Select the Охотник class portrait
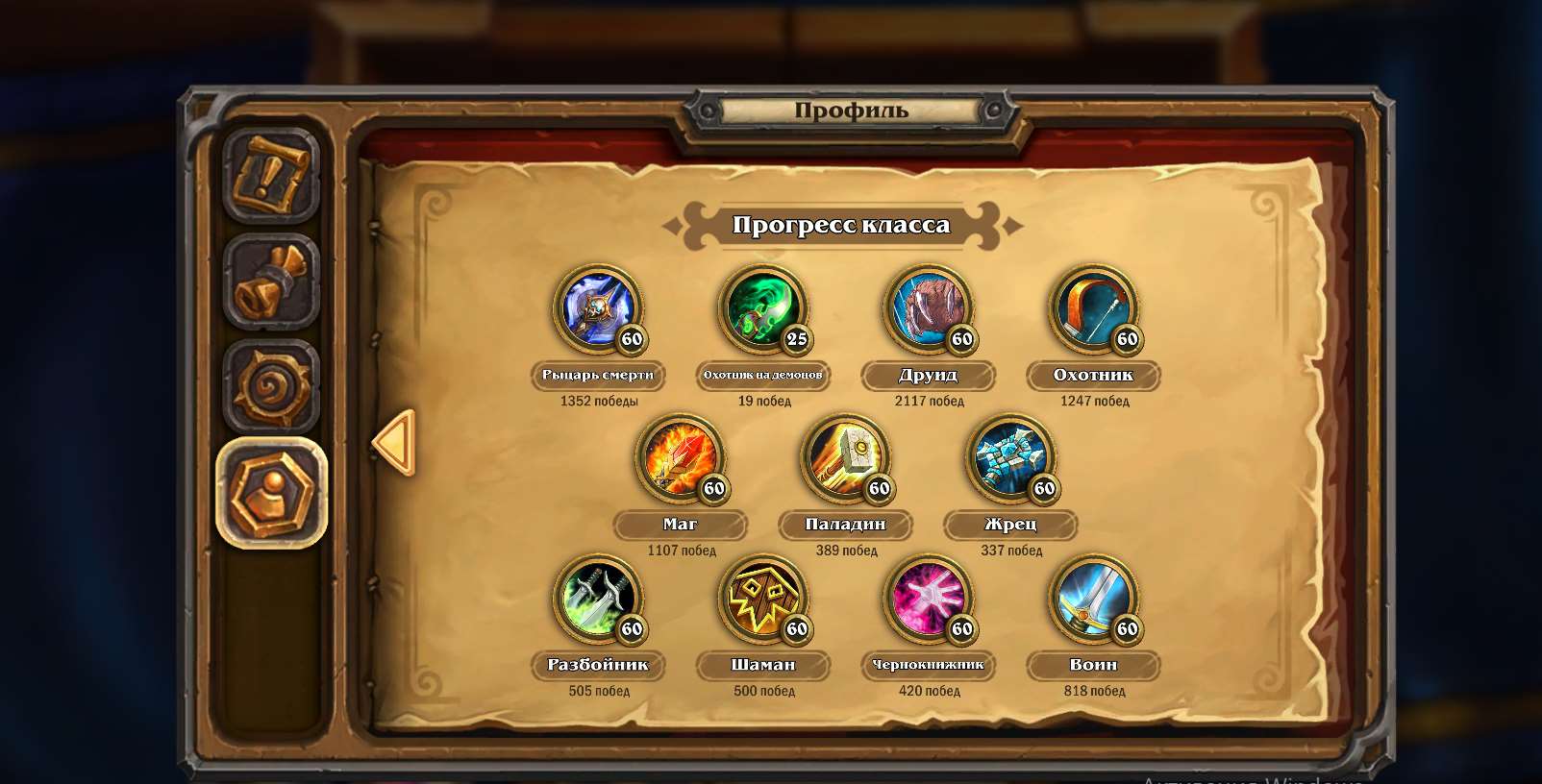The image size is (1542, 784). [x=1094, y=310]
